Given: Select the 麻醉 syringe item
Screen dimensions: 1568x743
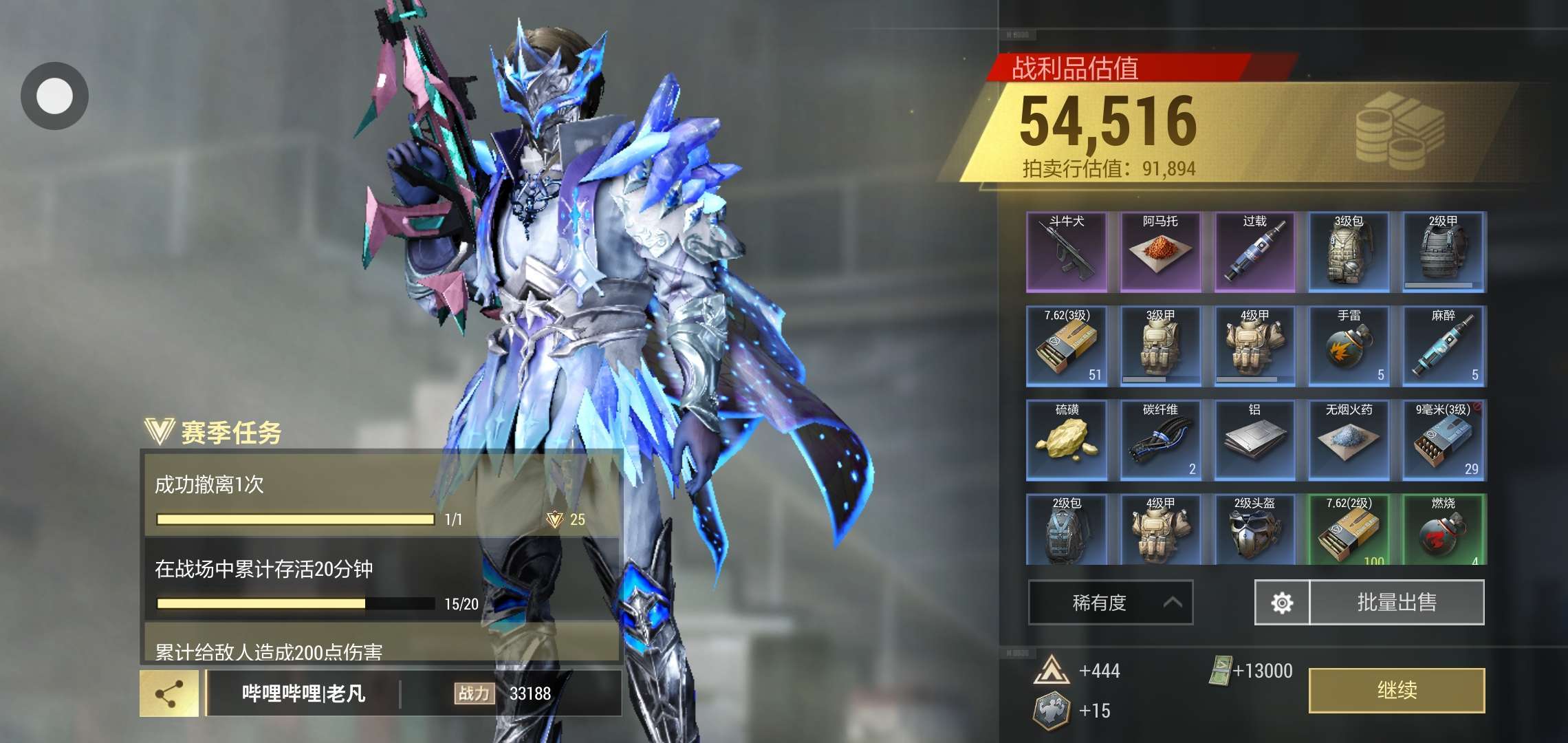Looking at the screenshot, I should pyautogui.click(x=1443, y=346).
